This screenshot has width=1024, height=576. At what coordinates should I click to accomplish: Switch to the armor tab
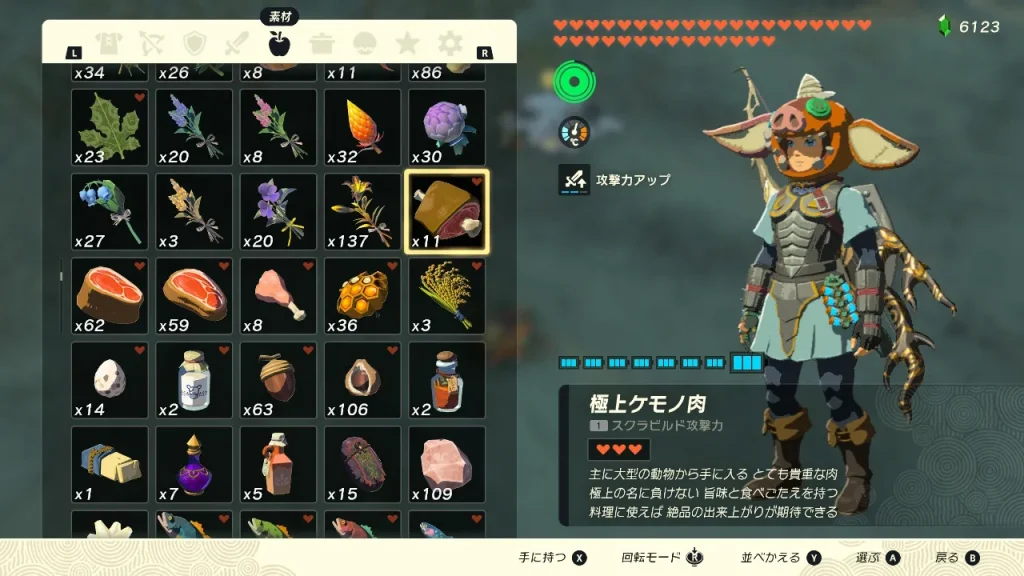[x=109, y=43]
